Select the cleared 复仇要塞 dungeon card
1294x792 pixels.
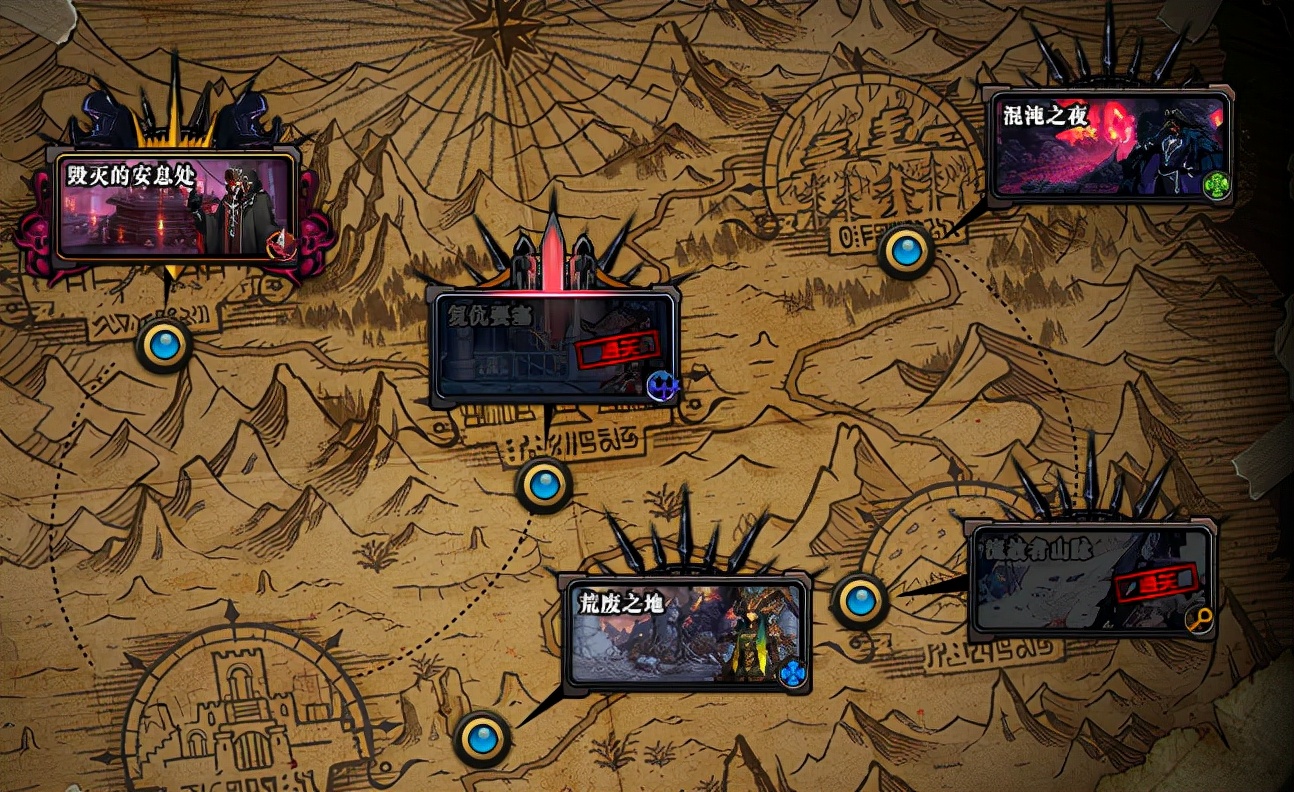pos(555,346)
